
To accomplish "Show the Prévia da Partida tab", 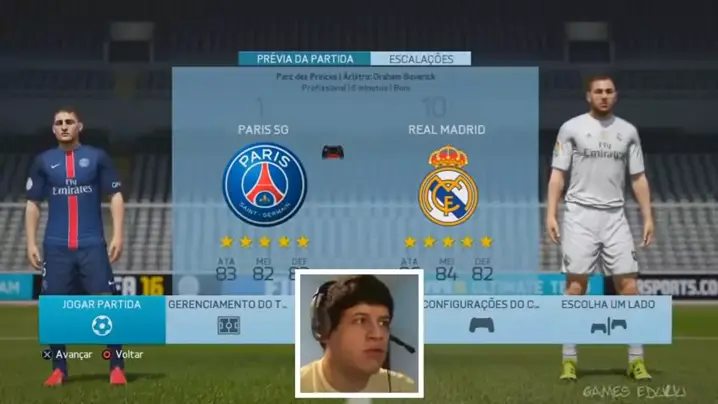I will (304, 59).
